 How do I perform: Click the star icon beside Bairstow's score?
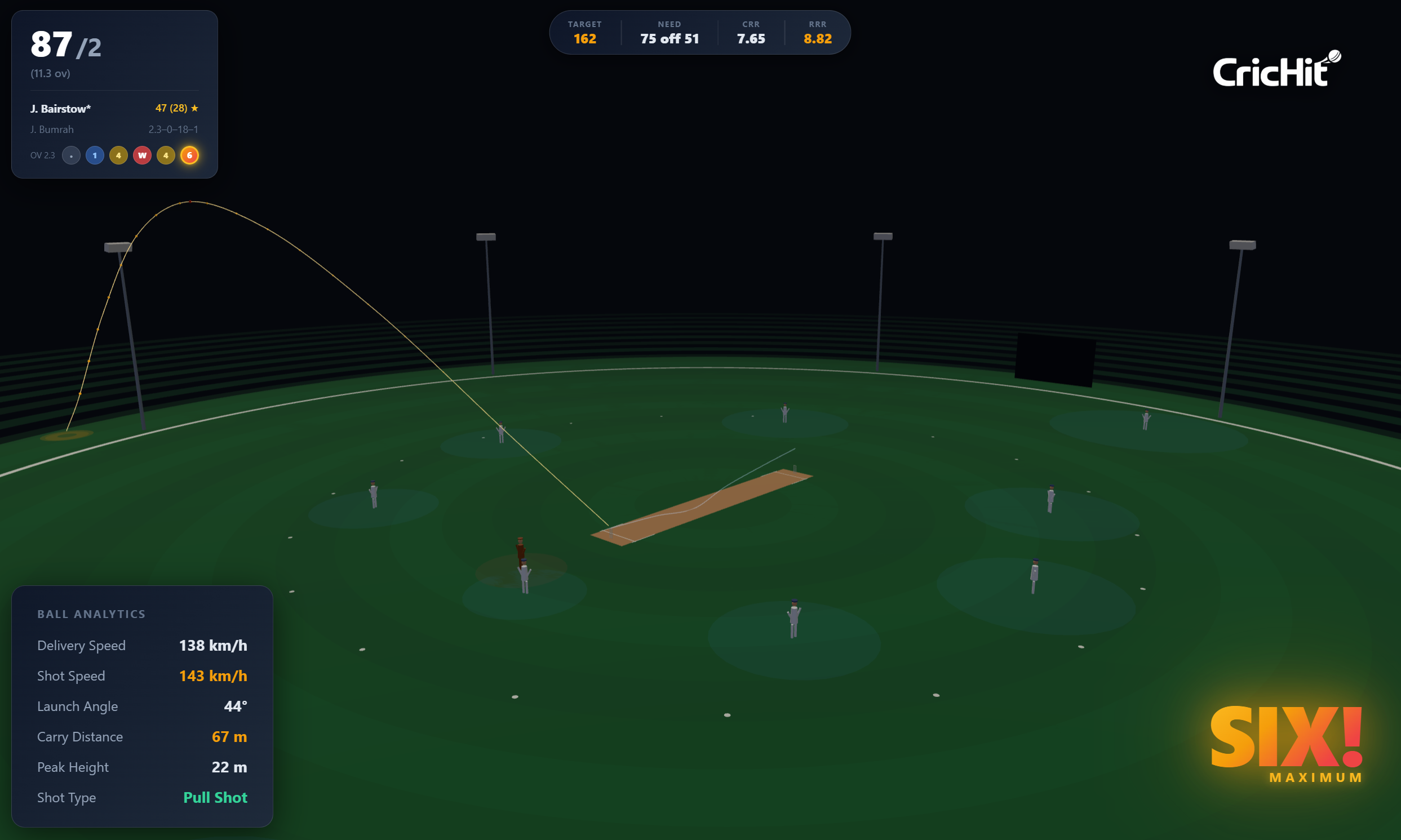point(194,108)
